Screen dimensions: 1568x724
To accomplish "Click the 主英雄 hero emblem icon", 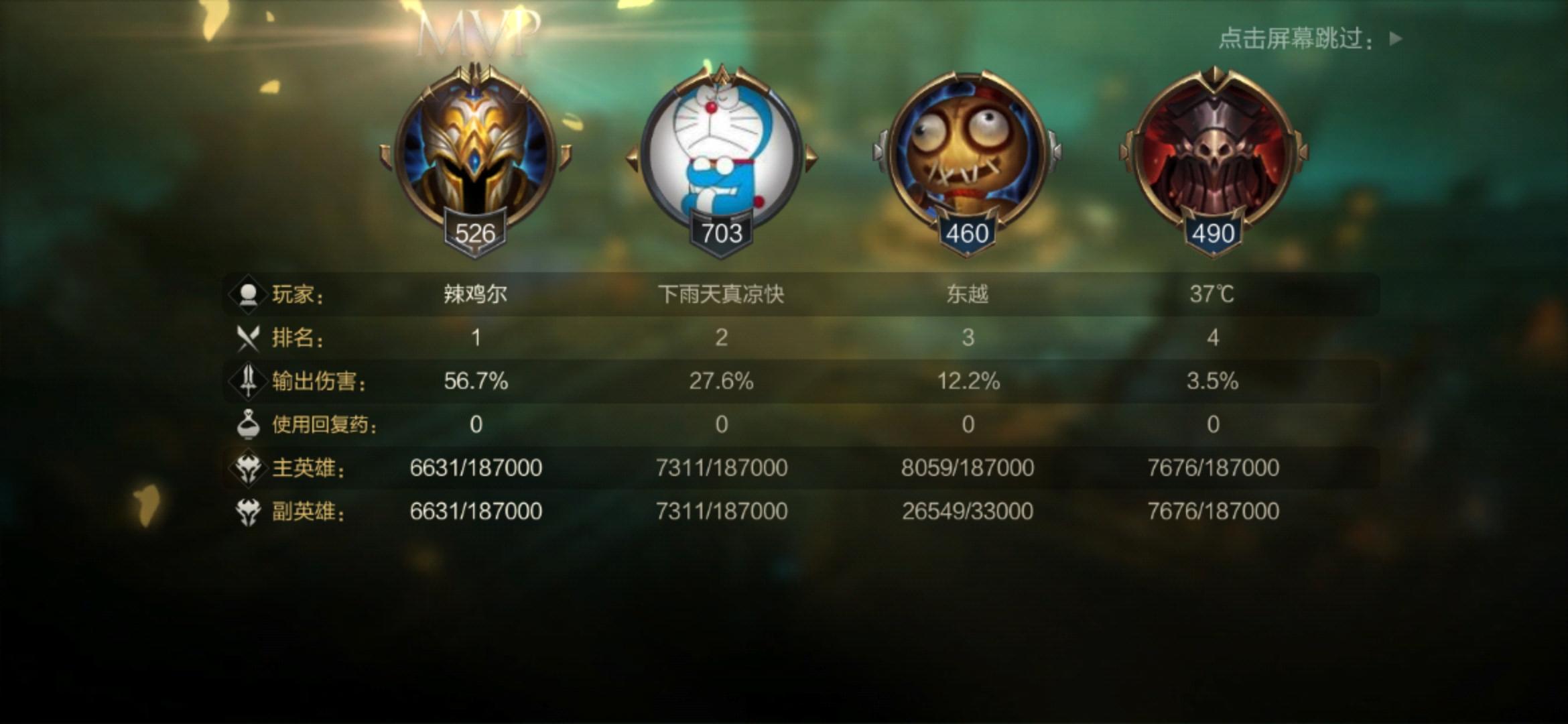I will [249, 467].
